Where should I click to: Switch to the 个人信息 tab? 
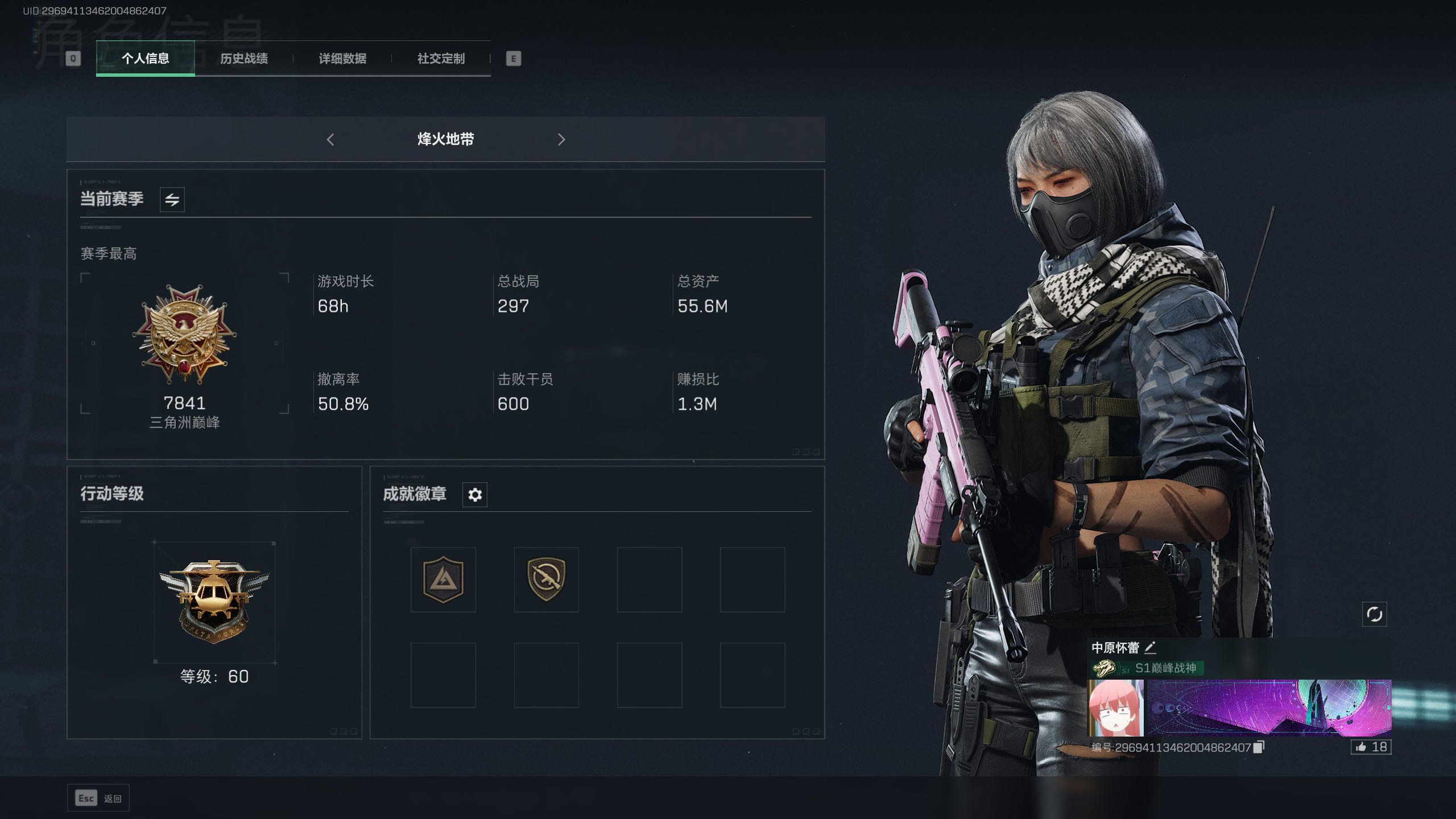[x=145, y=59]
